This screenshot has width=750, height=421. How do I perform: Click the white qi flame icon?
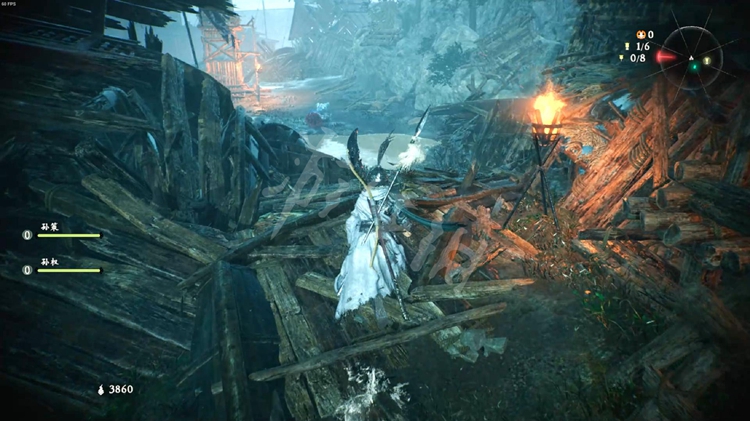pyautogui.click(x=100, y=389)
